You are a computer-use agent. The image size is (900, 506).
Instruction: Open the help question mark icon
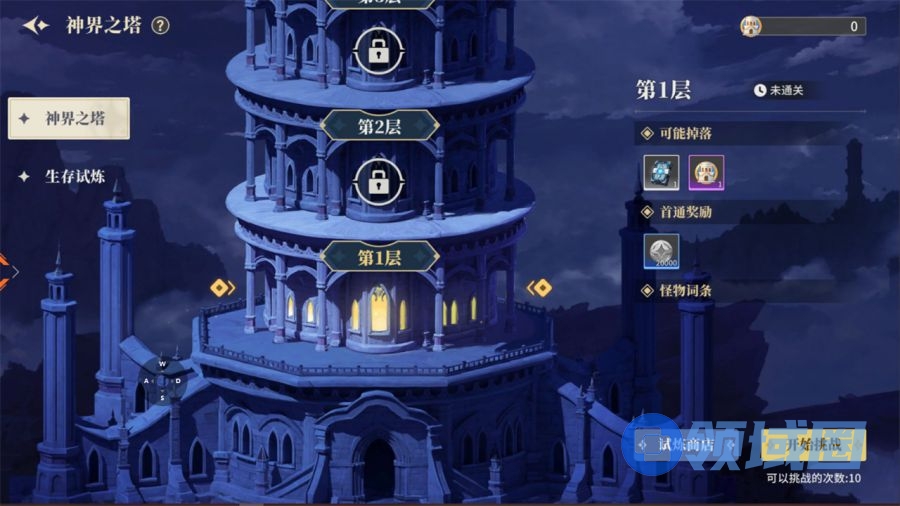[x=161, y=26]
